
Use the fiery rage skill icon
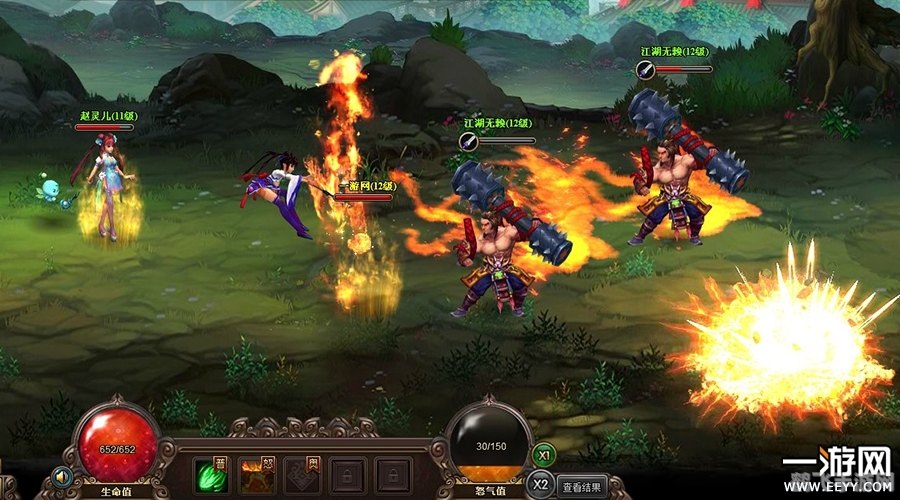coord(254,473)
